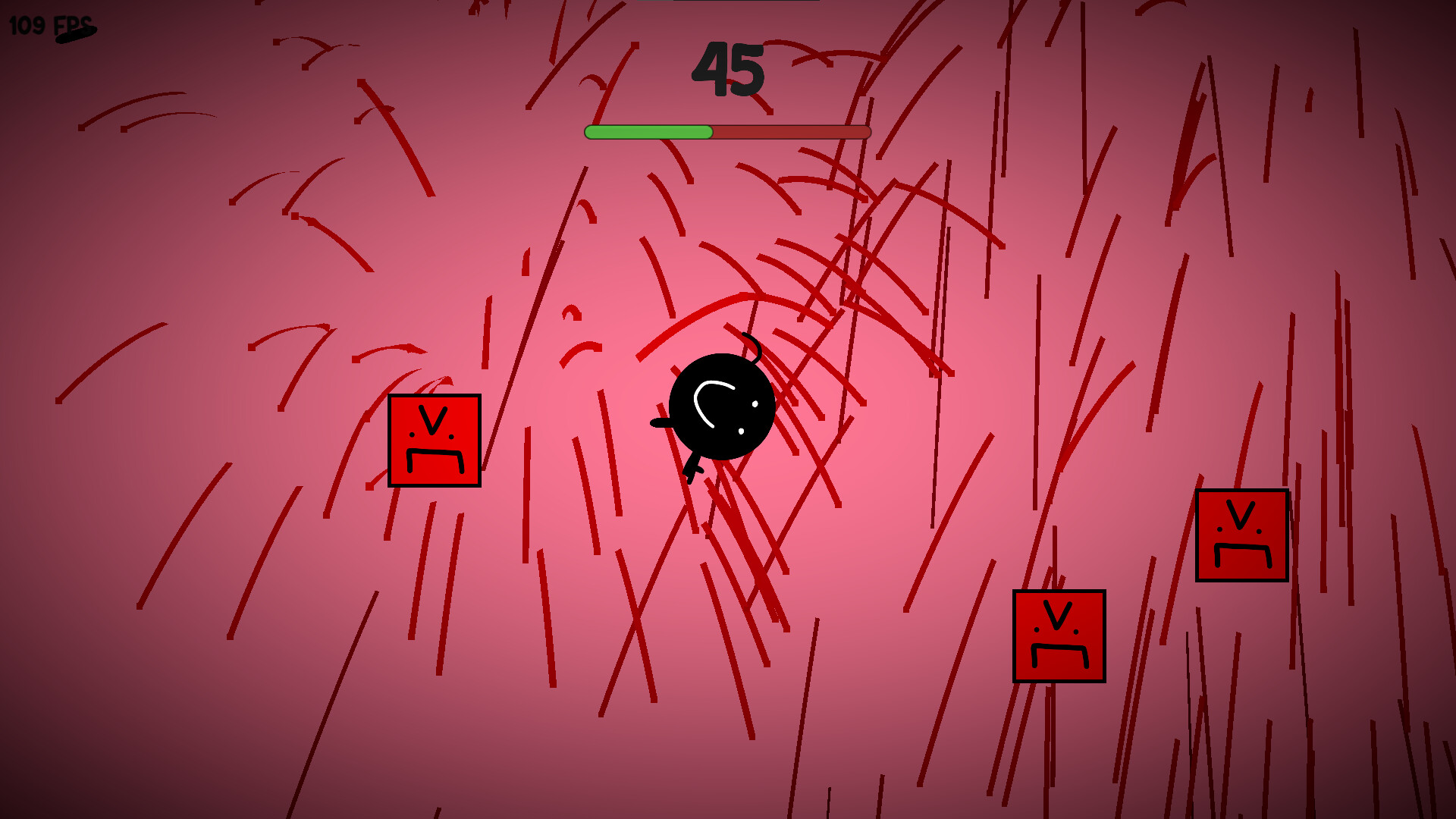
Task: Toggle the left enemy's frowning mouth
Action: pos(435,461)
